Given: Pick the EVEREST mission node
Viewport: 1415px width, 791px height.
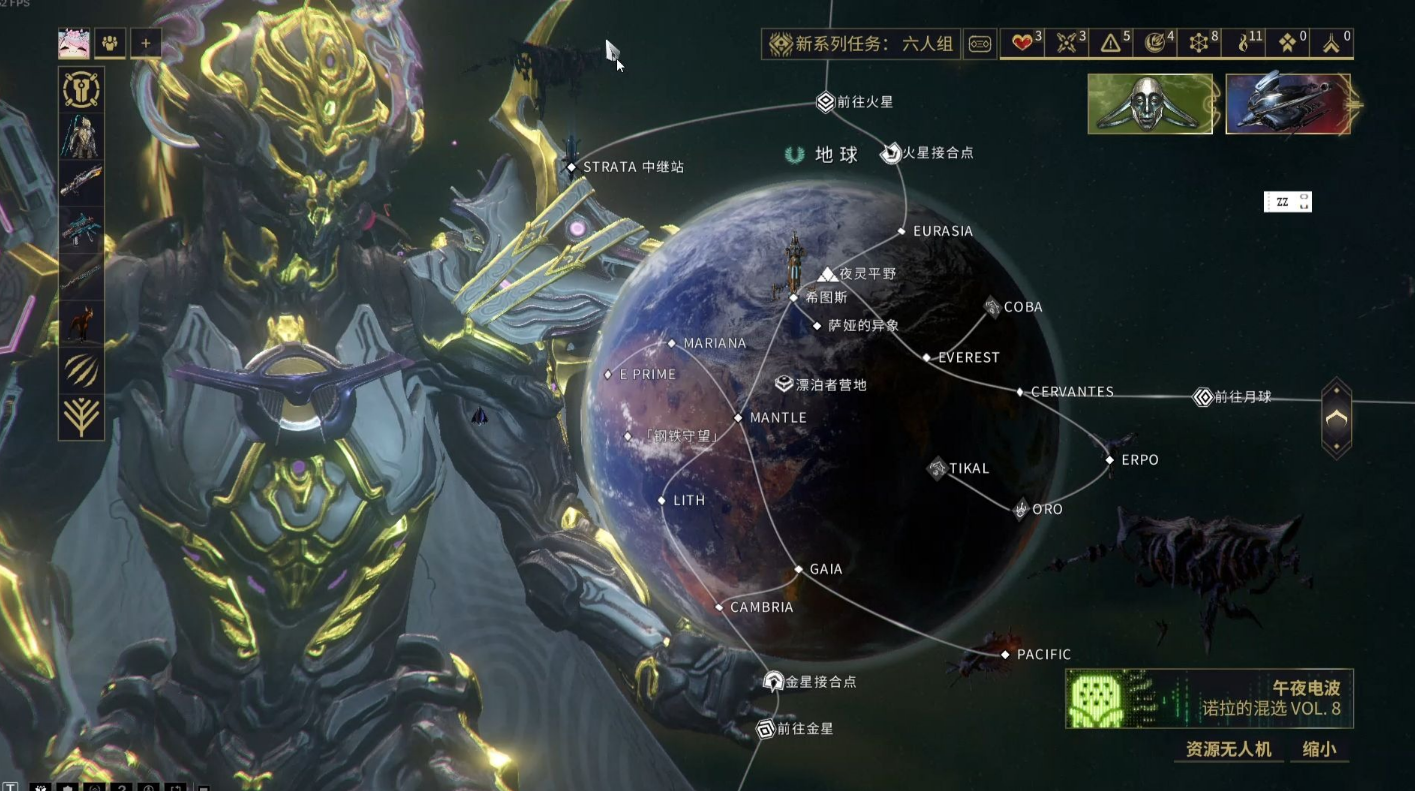Looking at the screenshot, I should (927, 357).
